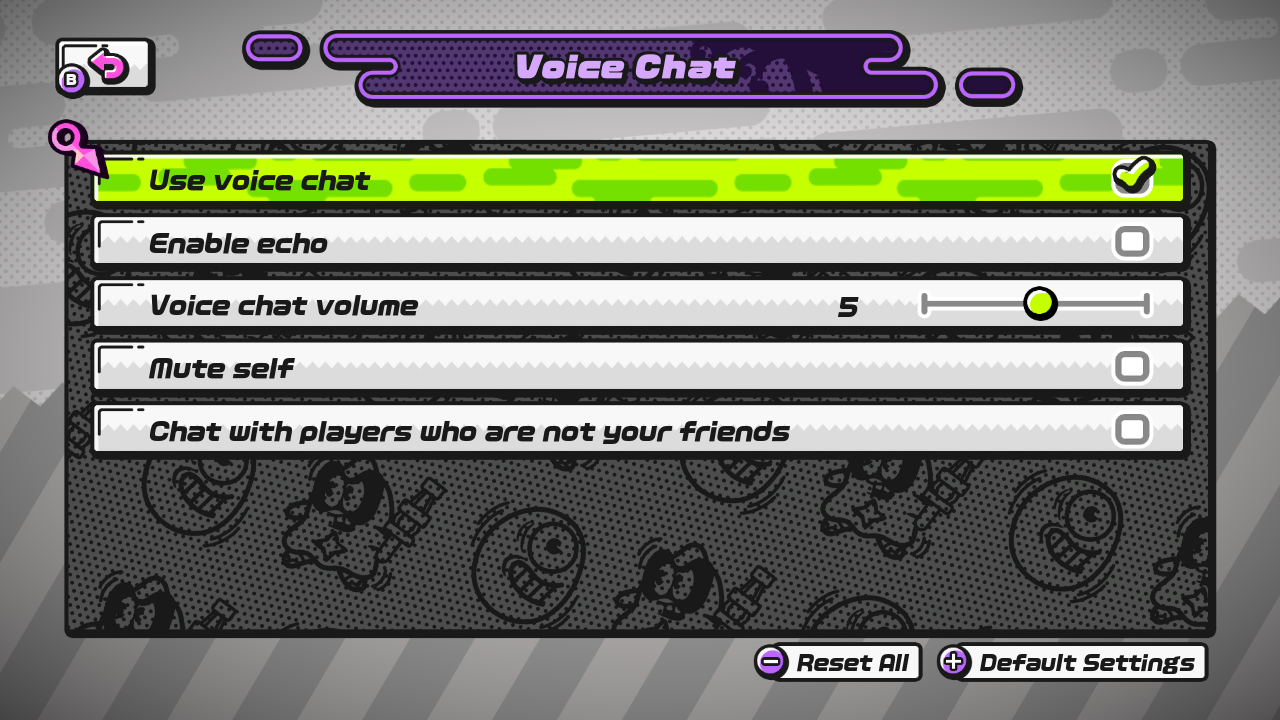This screenshot has height=720, width=1280.
Task: Untick the Use voice chat checkbox
Action: click(1132, 178)
